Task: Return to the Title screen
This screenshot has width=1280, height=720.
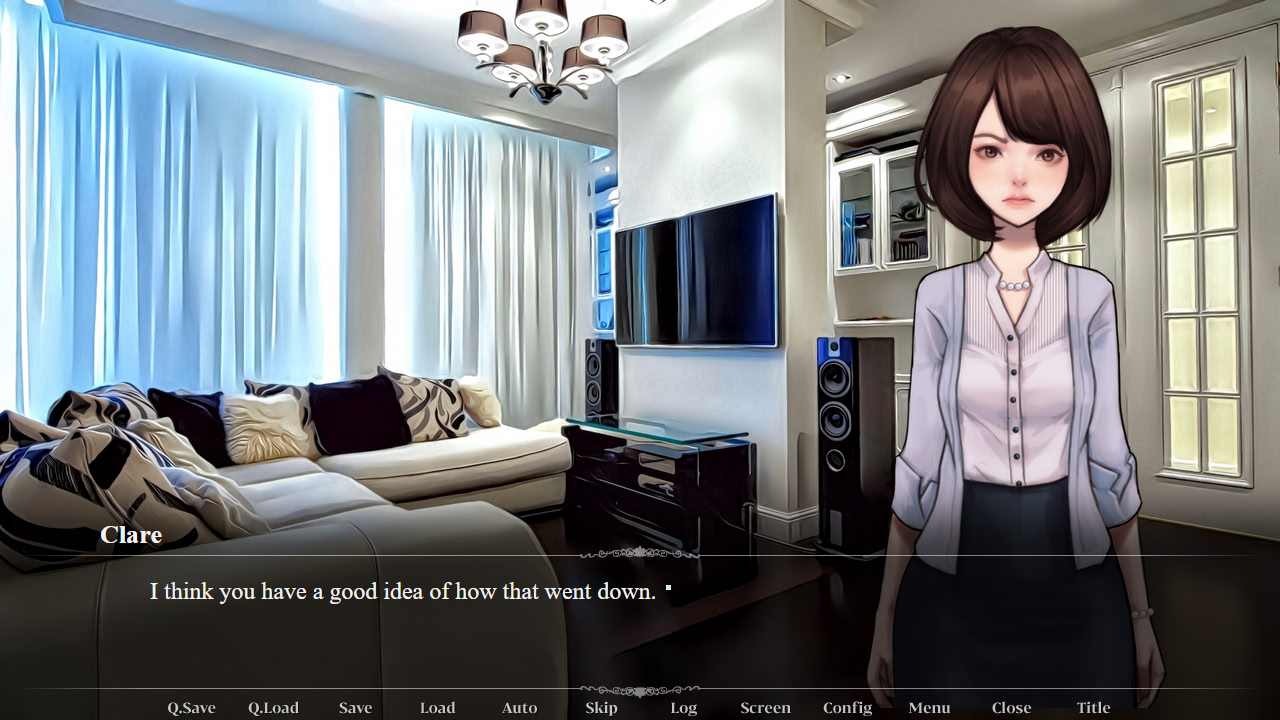Action: pyautogui.click(x=1093, y=707)
